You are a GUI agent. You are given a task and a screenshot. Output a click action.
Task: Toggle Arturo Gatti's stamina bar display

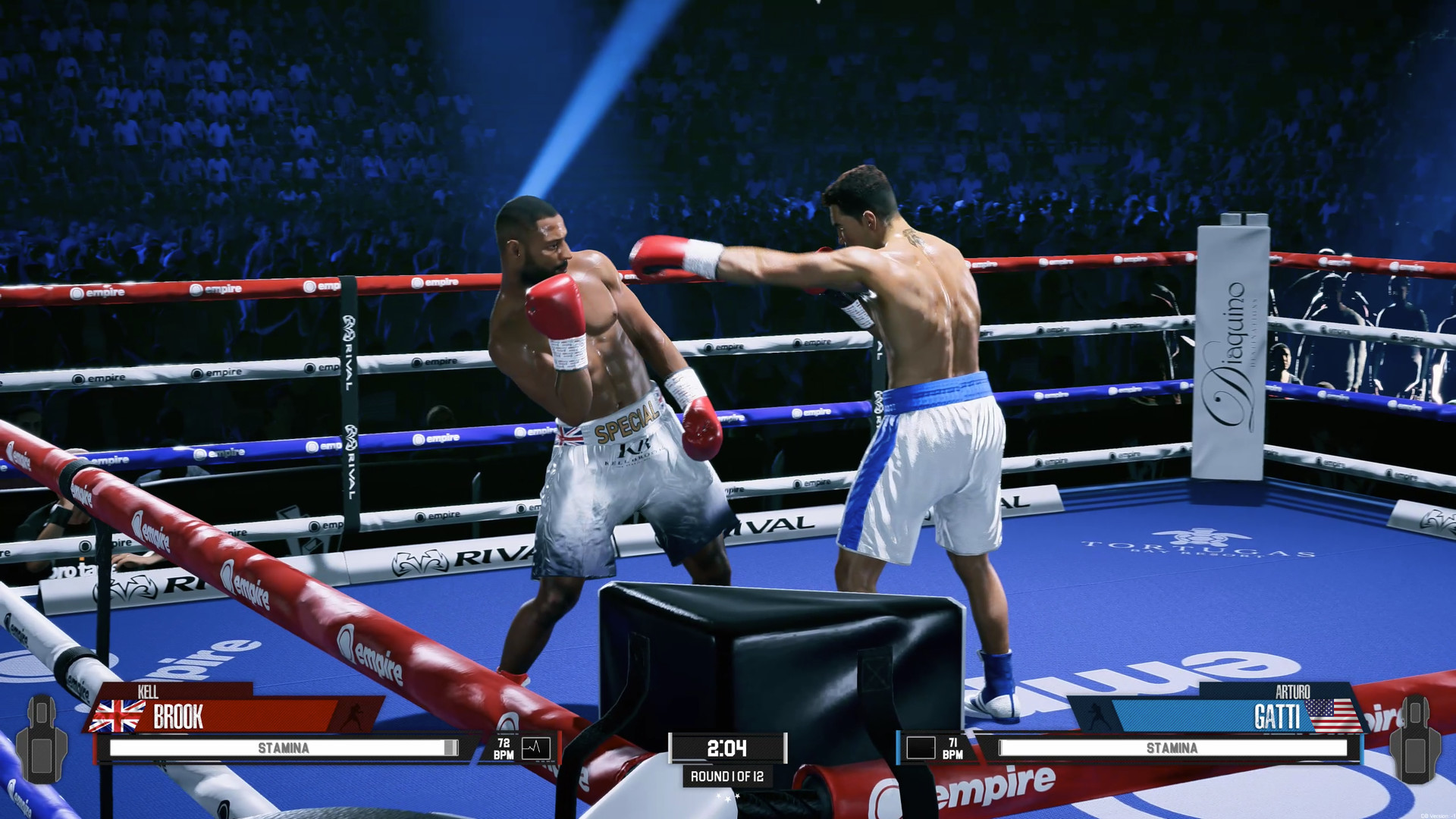(1173, 746)
